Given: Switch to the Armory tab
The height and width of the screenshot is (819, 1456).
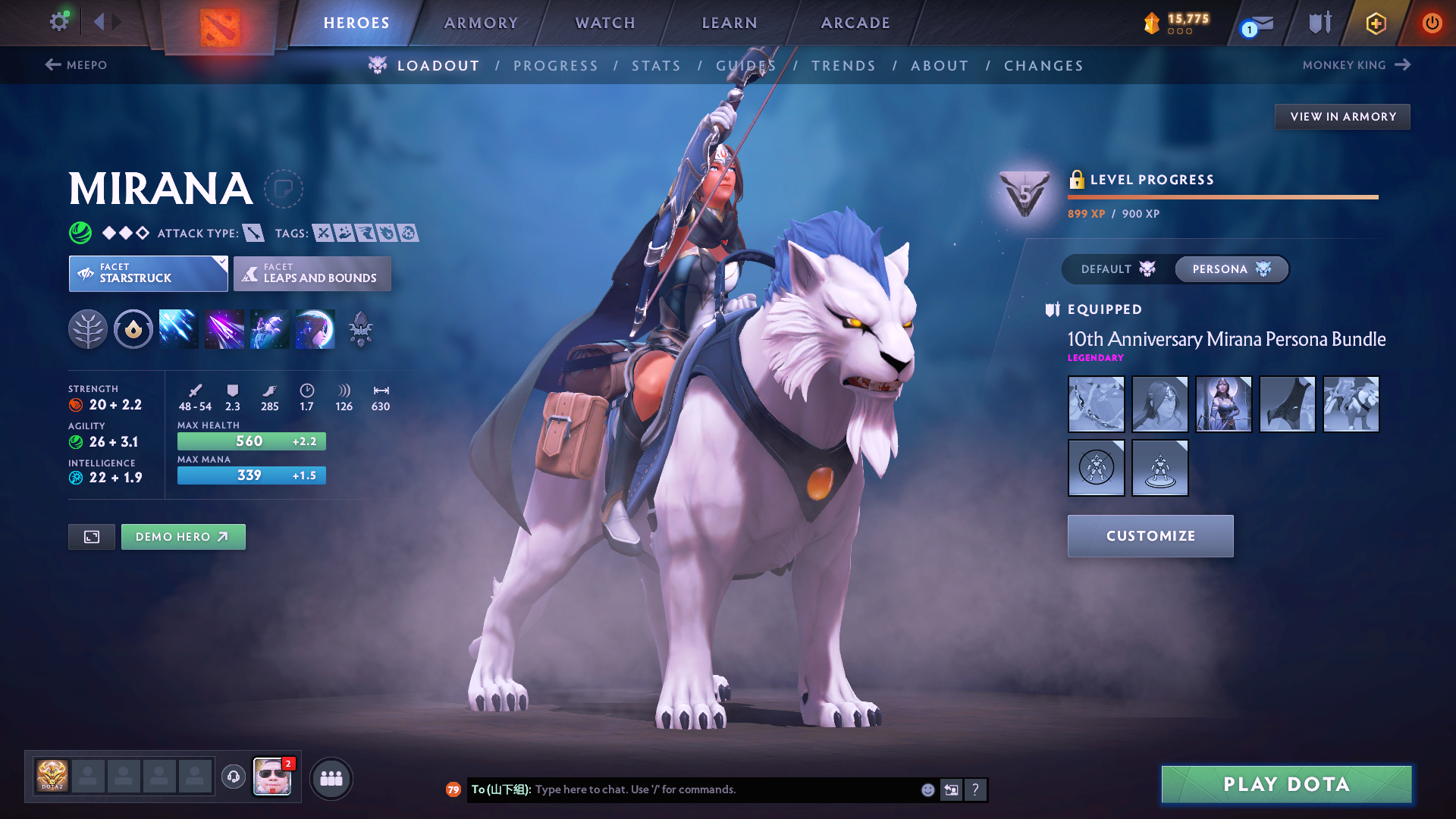Looking at the screenshot, I should (481, 23).
